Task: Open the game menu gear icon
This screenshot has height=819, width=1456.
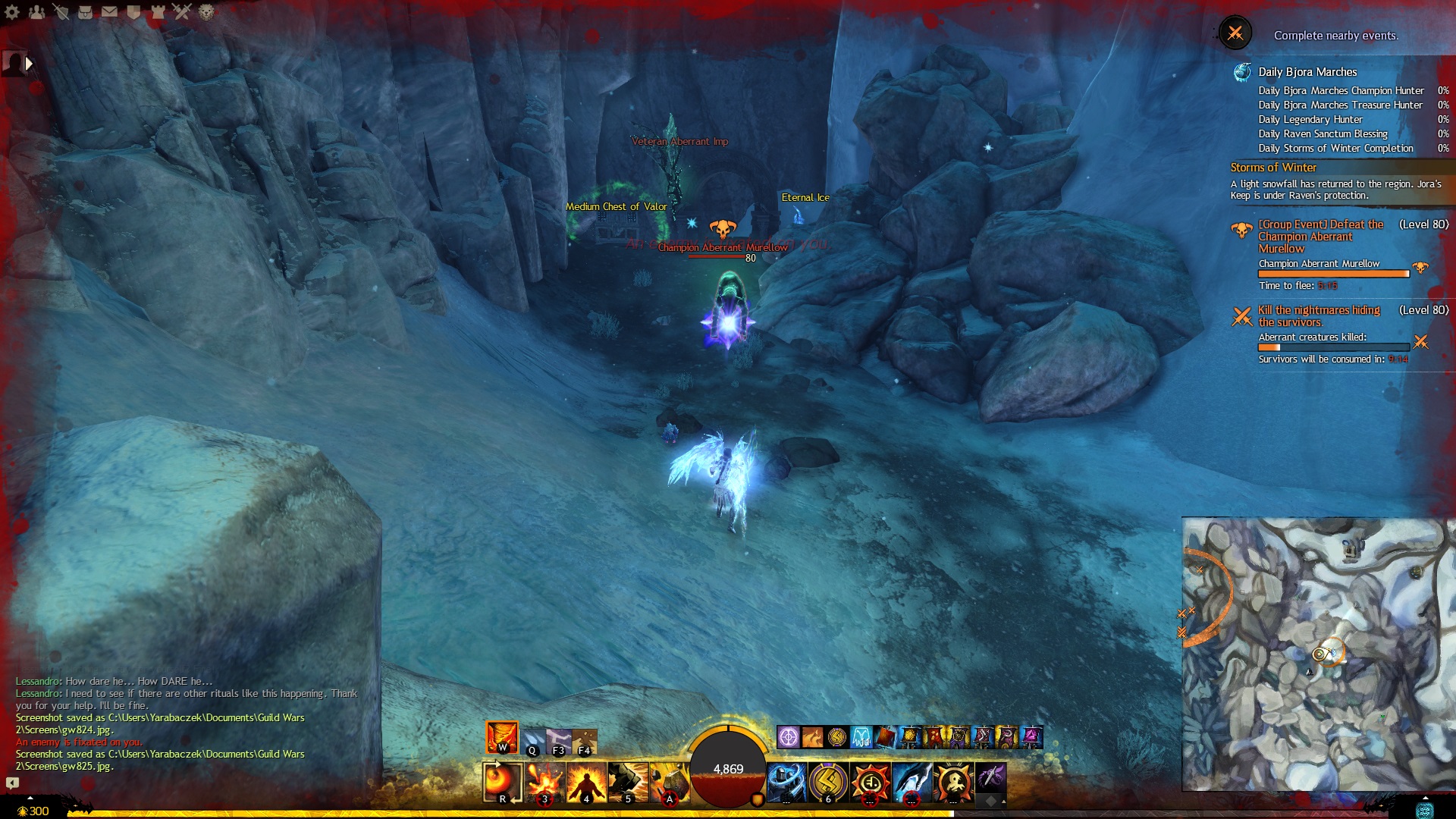Action: click(12, 12)
